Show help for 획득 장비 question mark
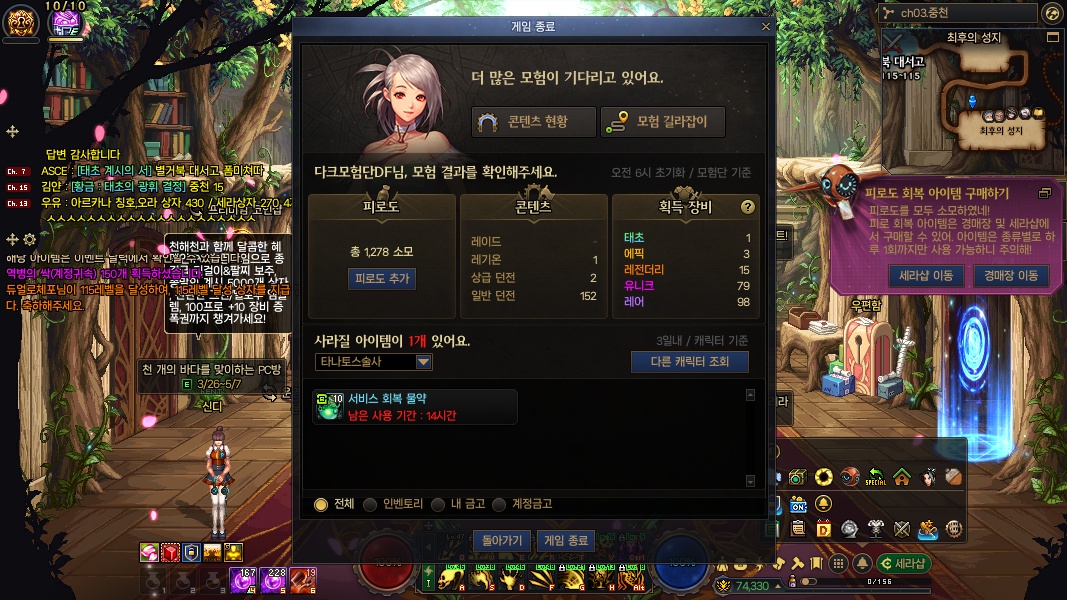 747,207
